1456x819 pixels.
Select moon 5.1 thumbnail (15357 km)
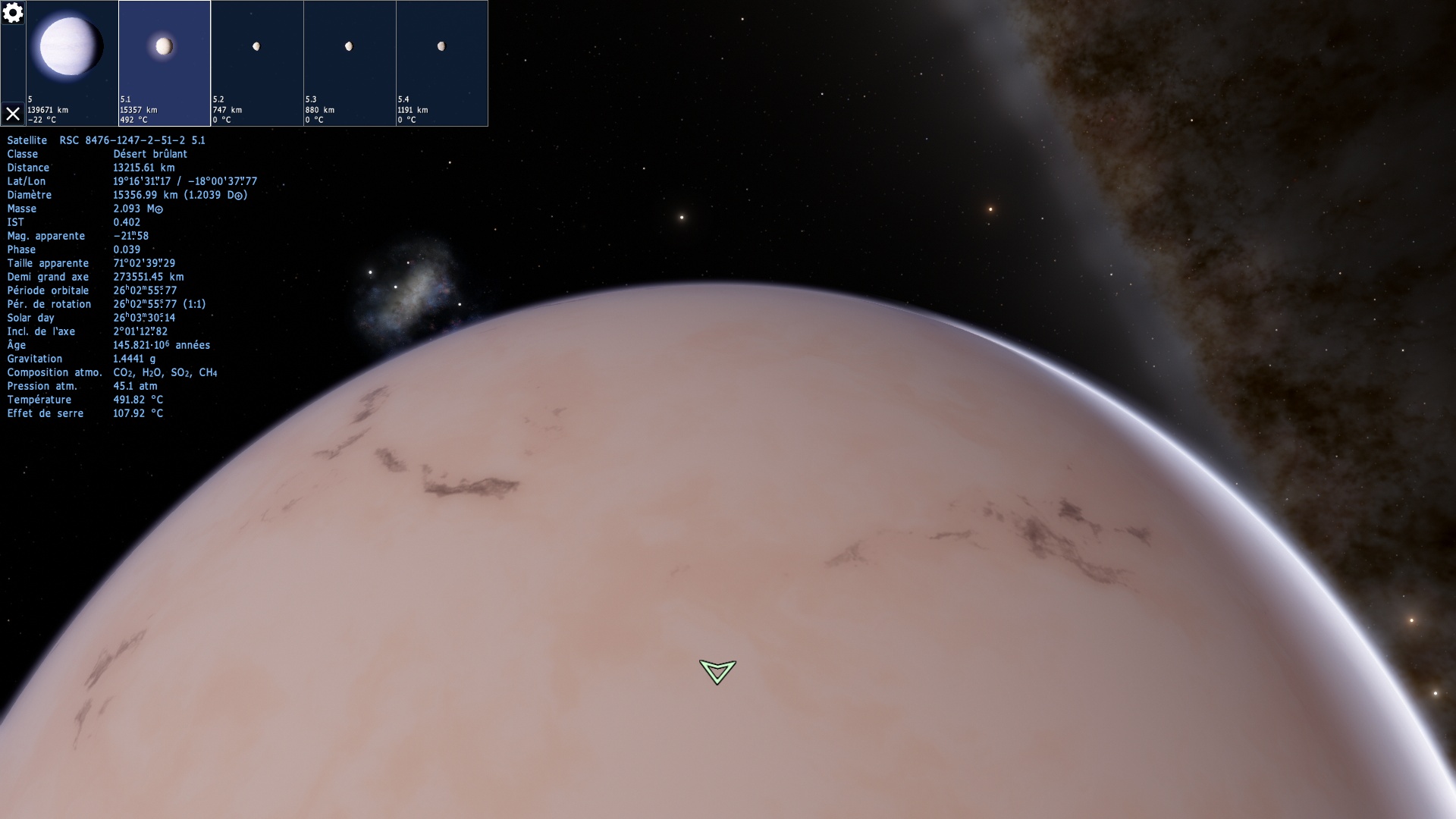[165, 63]
